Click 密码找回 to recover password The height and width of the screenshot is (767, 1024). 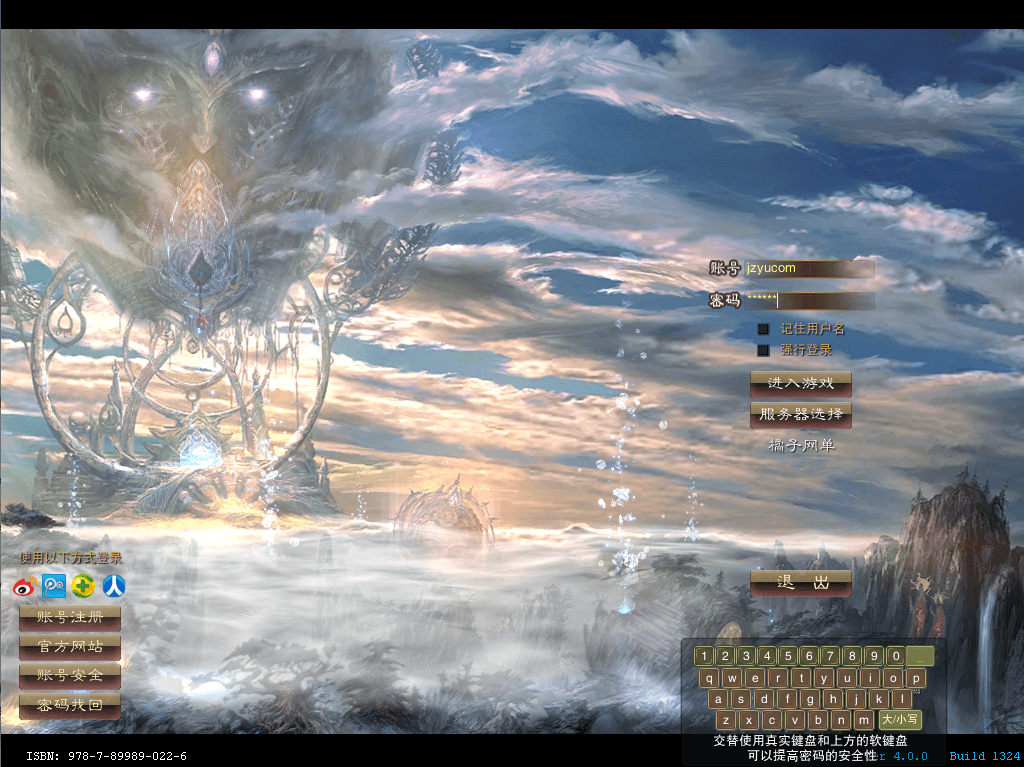pos(70,706)
